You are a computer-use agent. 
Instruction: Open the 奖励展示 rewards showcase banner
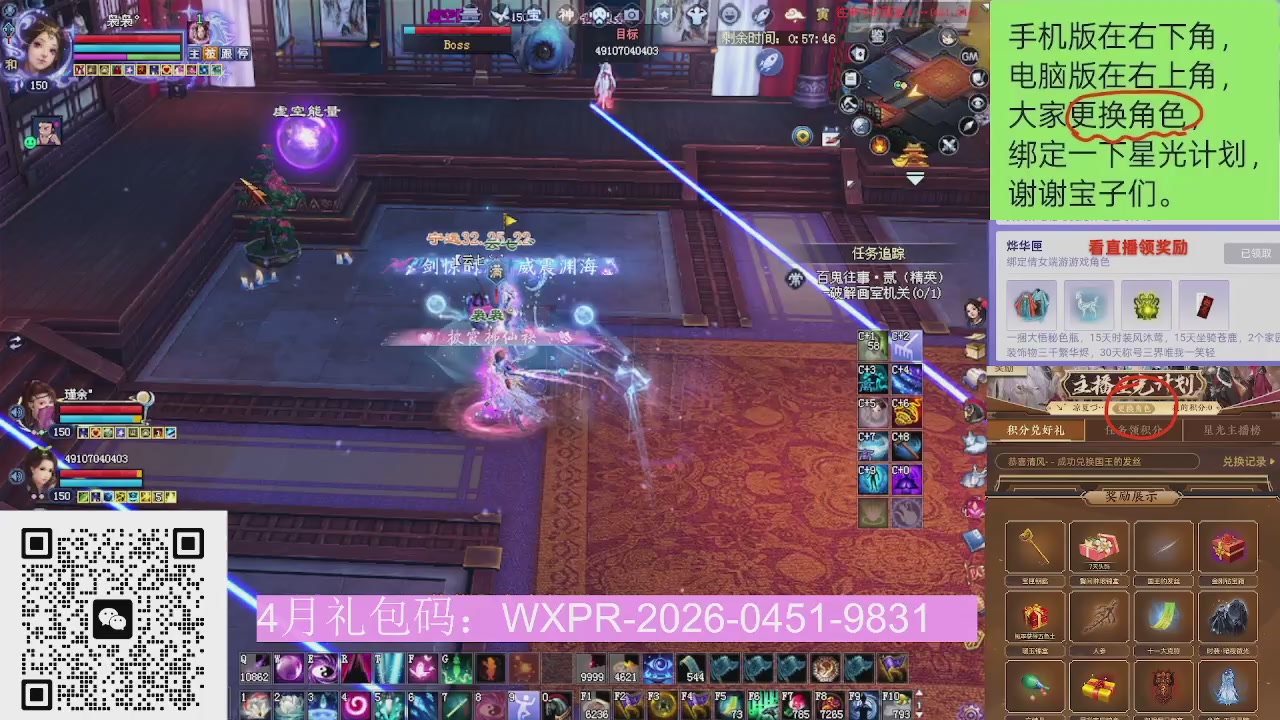(1131, 496)
